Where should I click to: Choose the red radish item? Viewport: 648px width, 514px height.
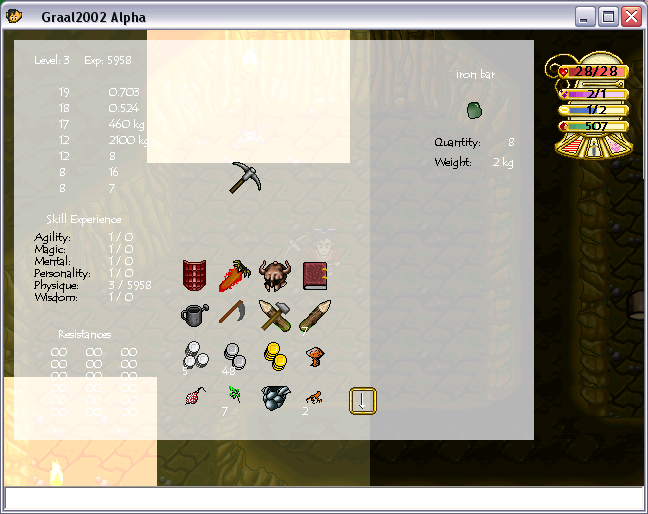pos(194,398)
